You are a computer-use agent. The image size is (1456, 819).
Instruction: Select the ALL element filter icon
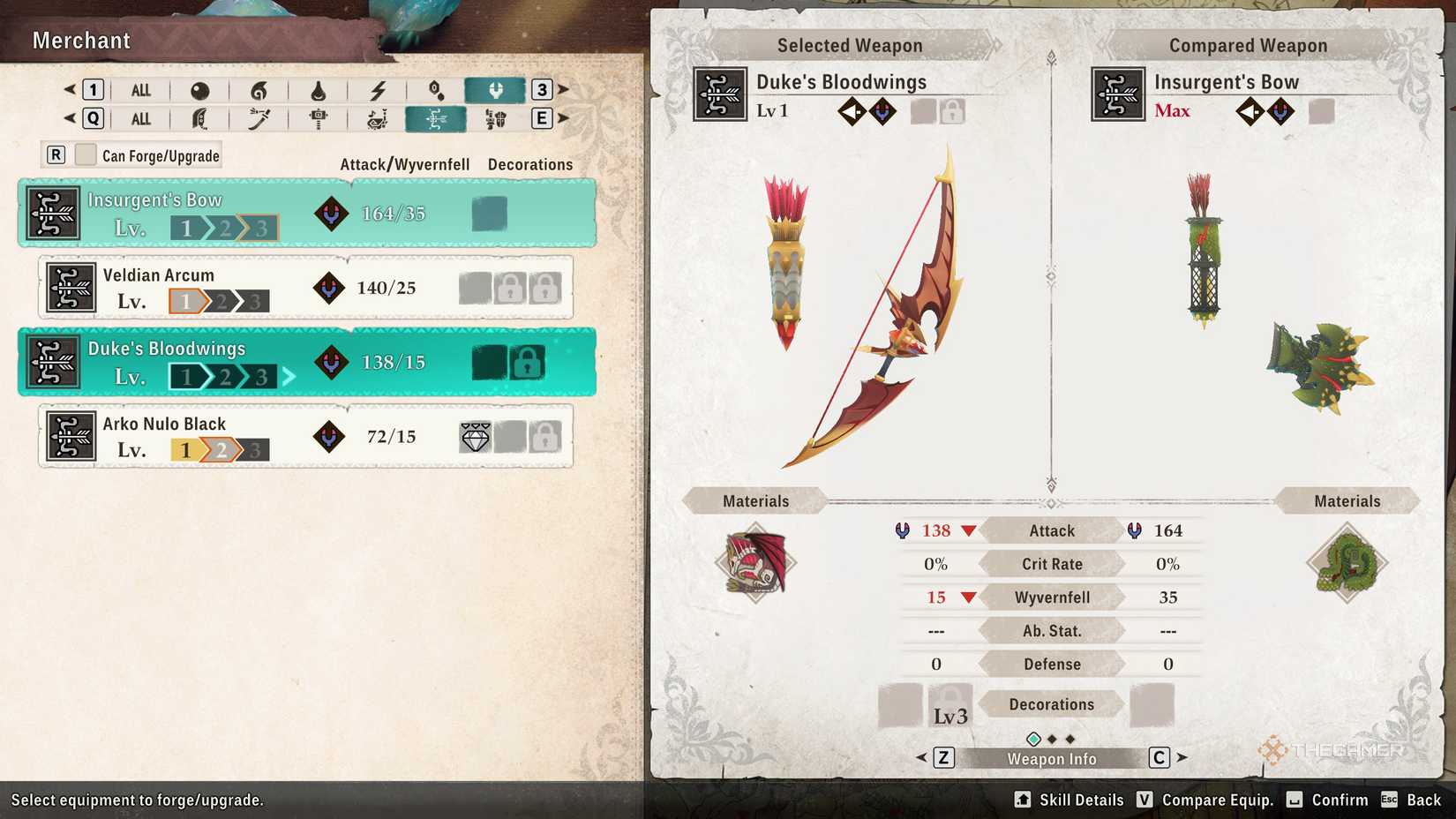[139, 89]
